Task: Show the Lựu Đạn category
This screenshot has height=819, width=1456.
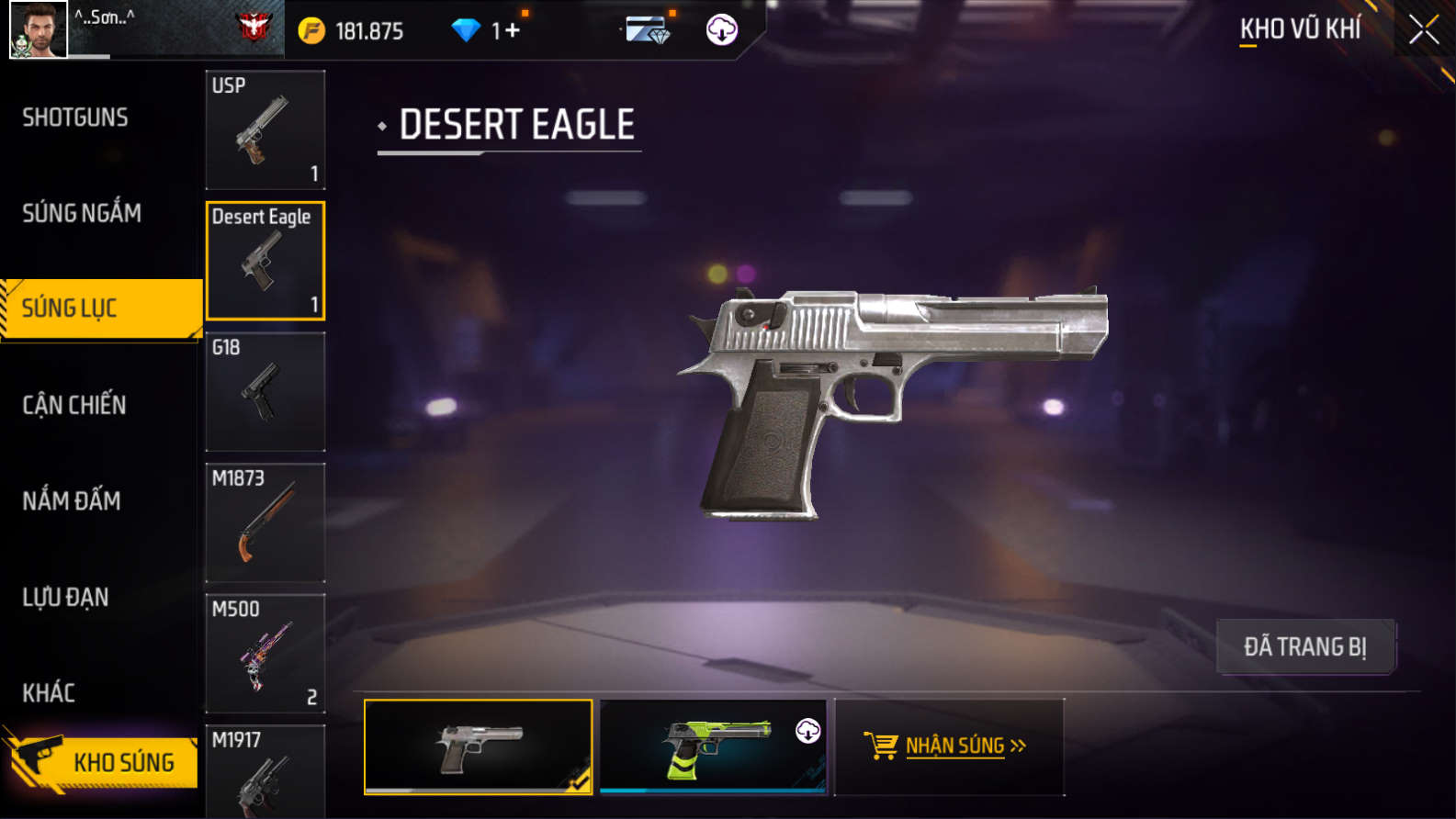Action: pos(65,598)
